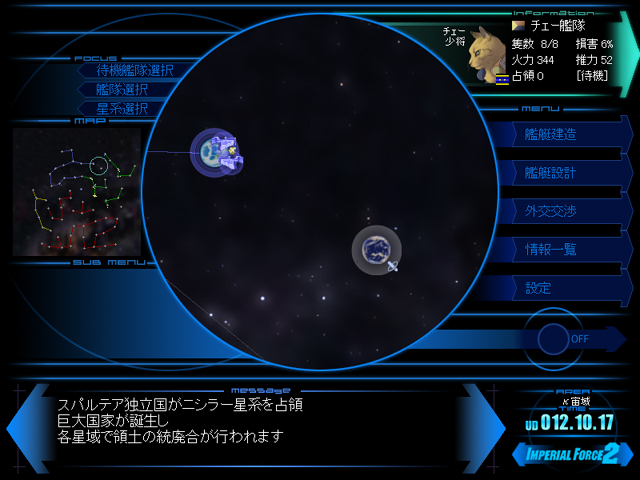Open 外交交渉 diplomacy menu
Viewport: 640px width, 480px height.
pos(552,211)
